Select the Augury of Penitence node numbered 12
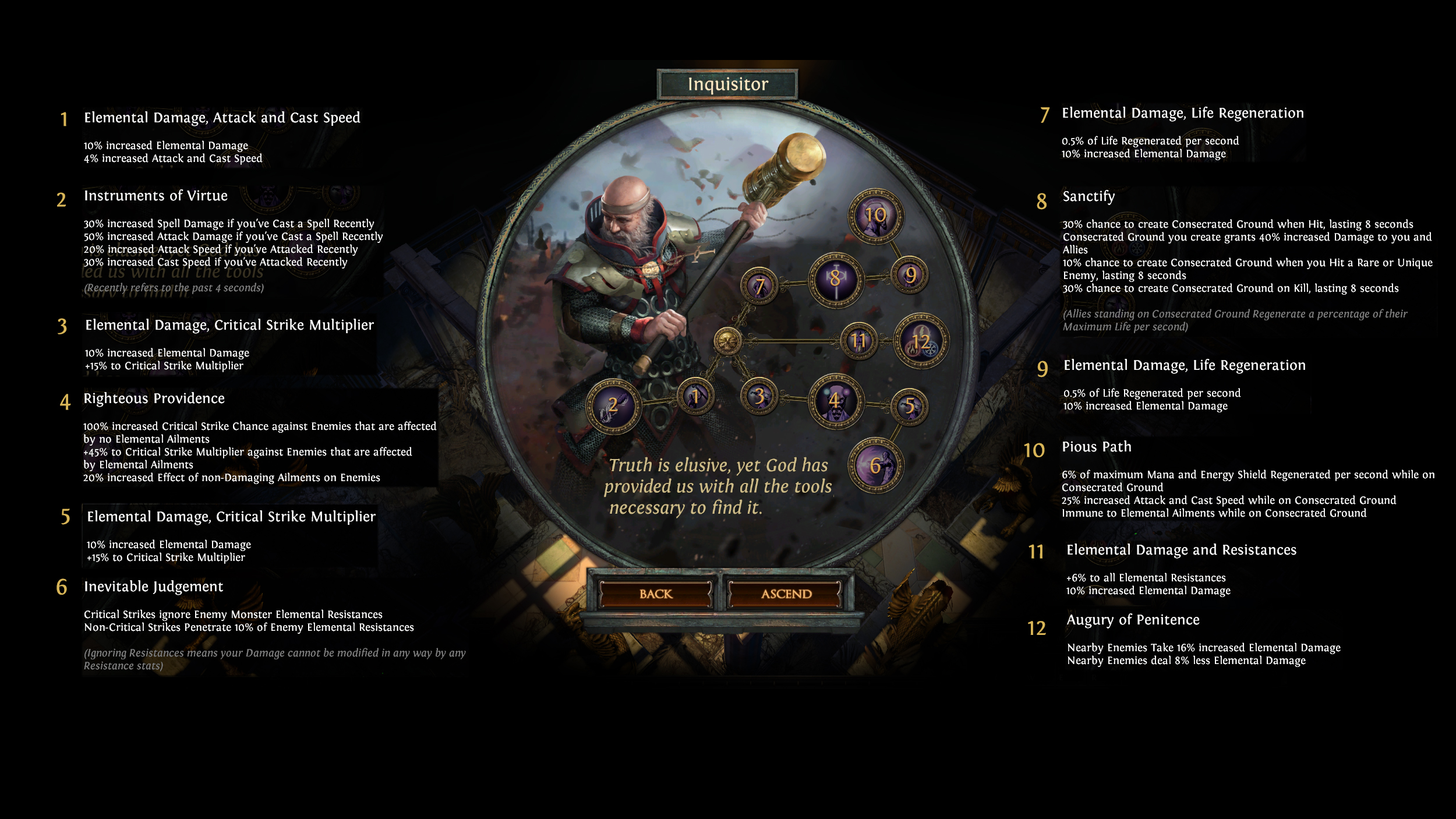This screenshot has height=819, width=1456. pos(921,341)
